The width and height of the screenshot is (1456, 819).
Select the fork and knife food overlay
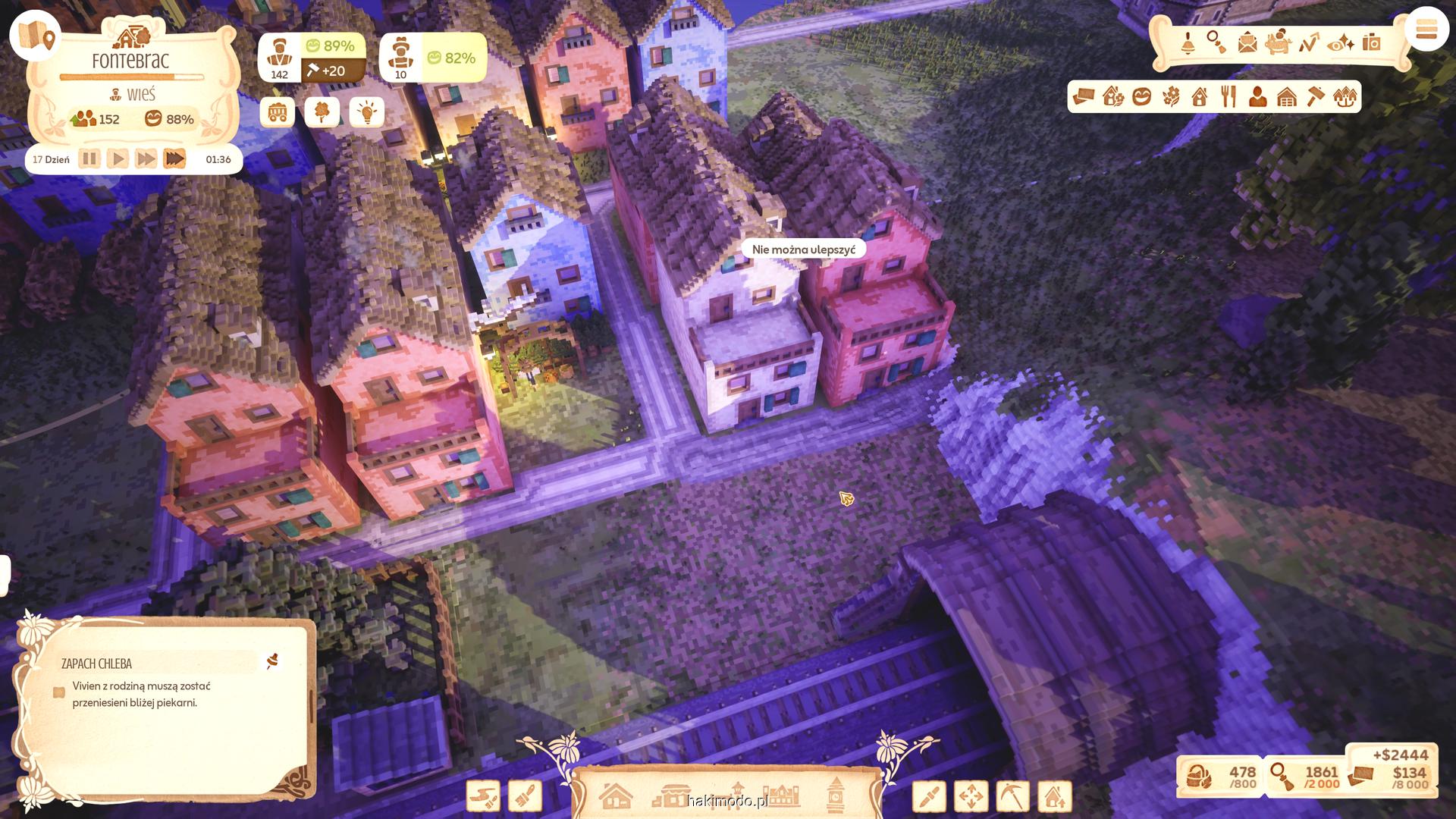pyautogui.click(x=1228, y=97)
